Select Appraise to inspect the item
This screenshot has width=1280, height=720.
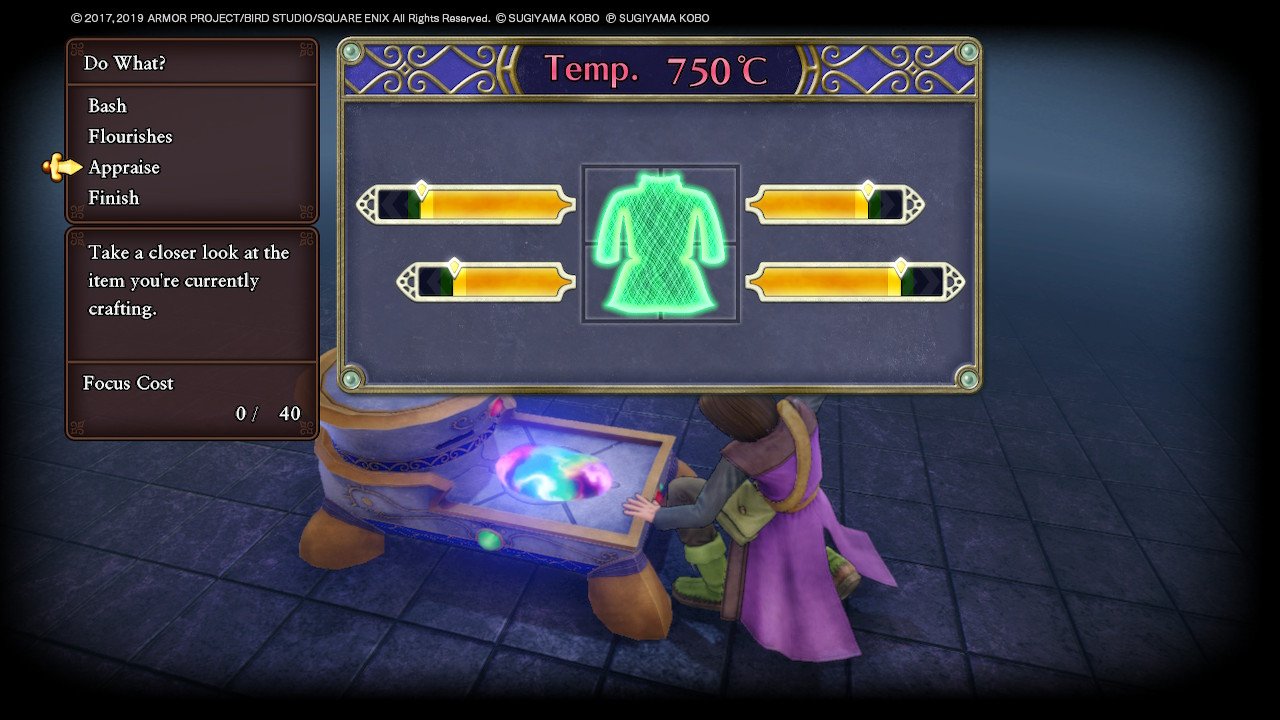click(x=123, y=167)
